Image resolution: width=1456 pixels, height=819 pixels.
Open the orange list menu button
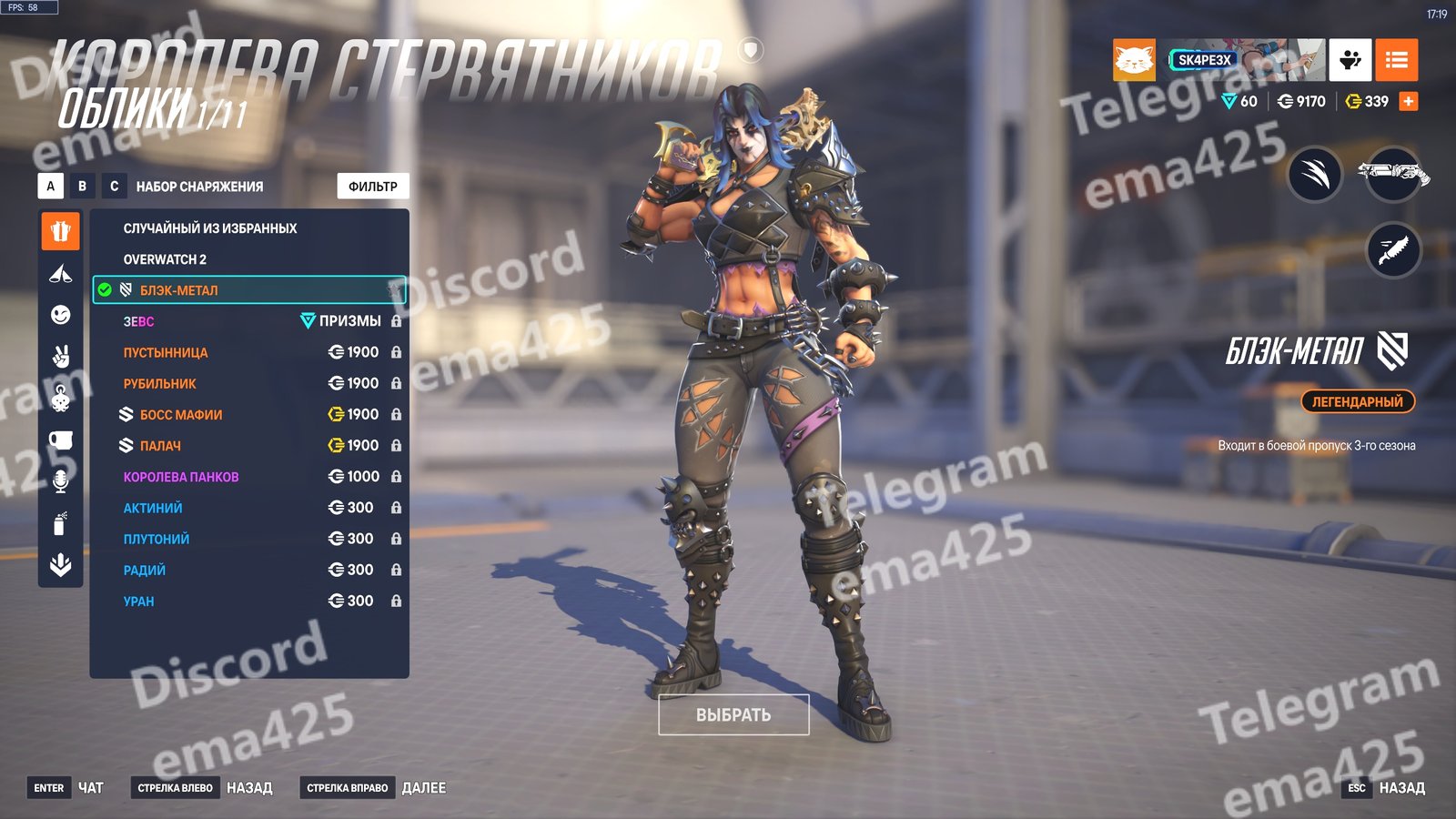tap(1396, 60)
